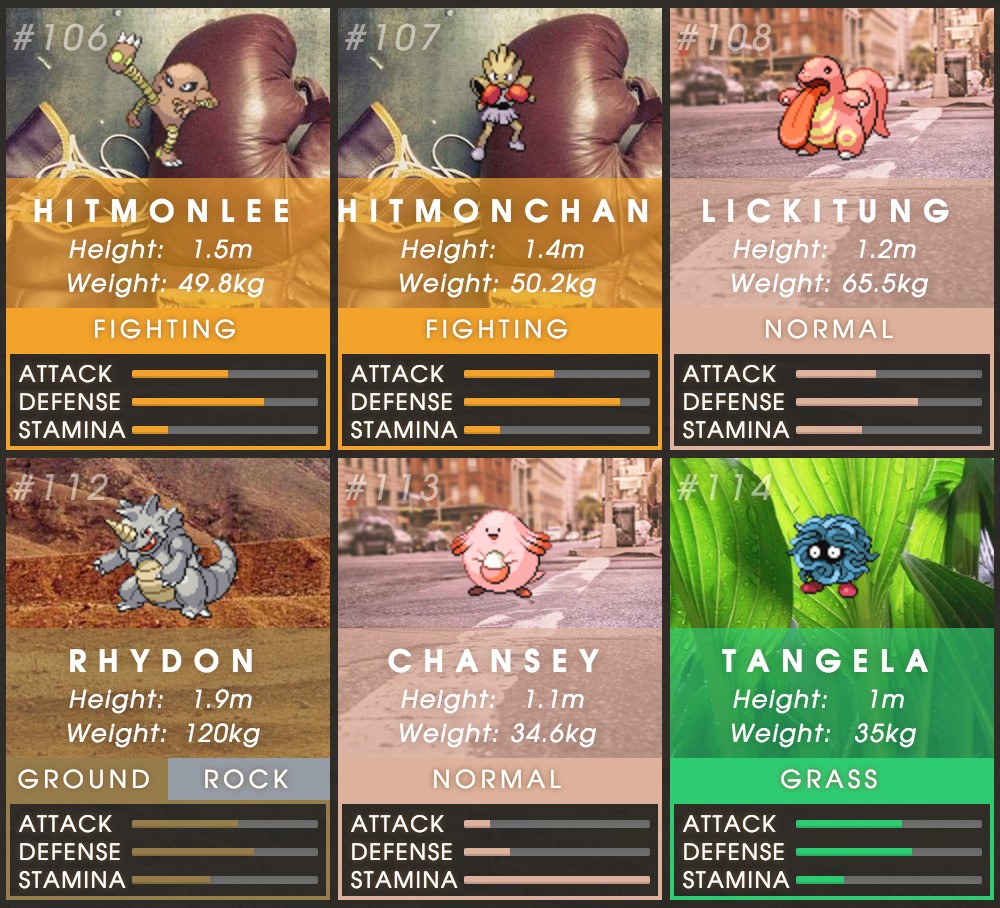Click Rhydon's ROCK type label

point(247,779)
